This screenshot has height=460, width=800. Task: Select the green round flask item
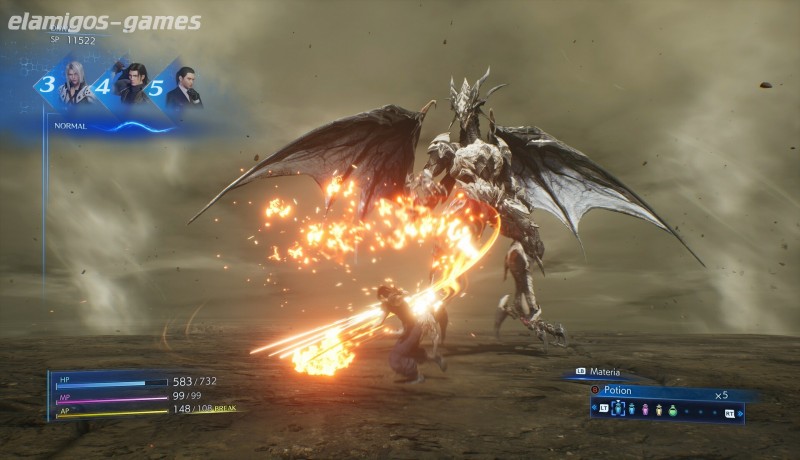(673, 410)
